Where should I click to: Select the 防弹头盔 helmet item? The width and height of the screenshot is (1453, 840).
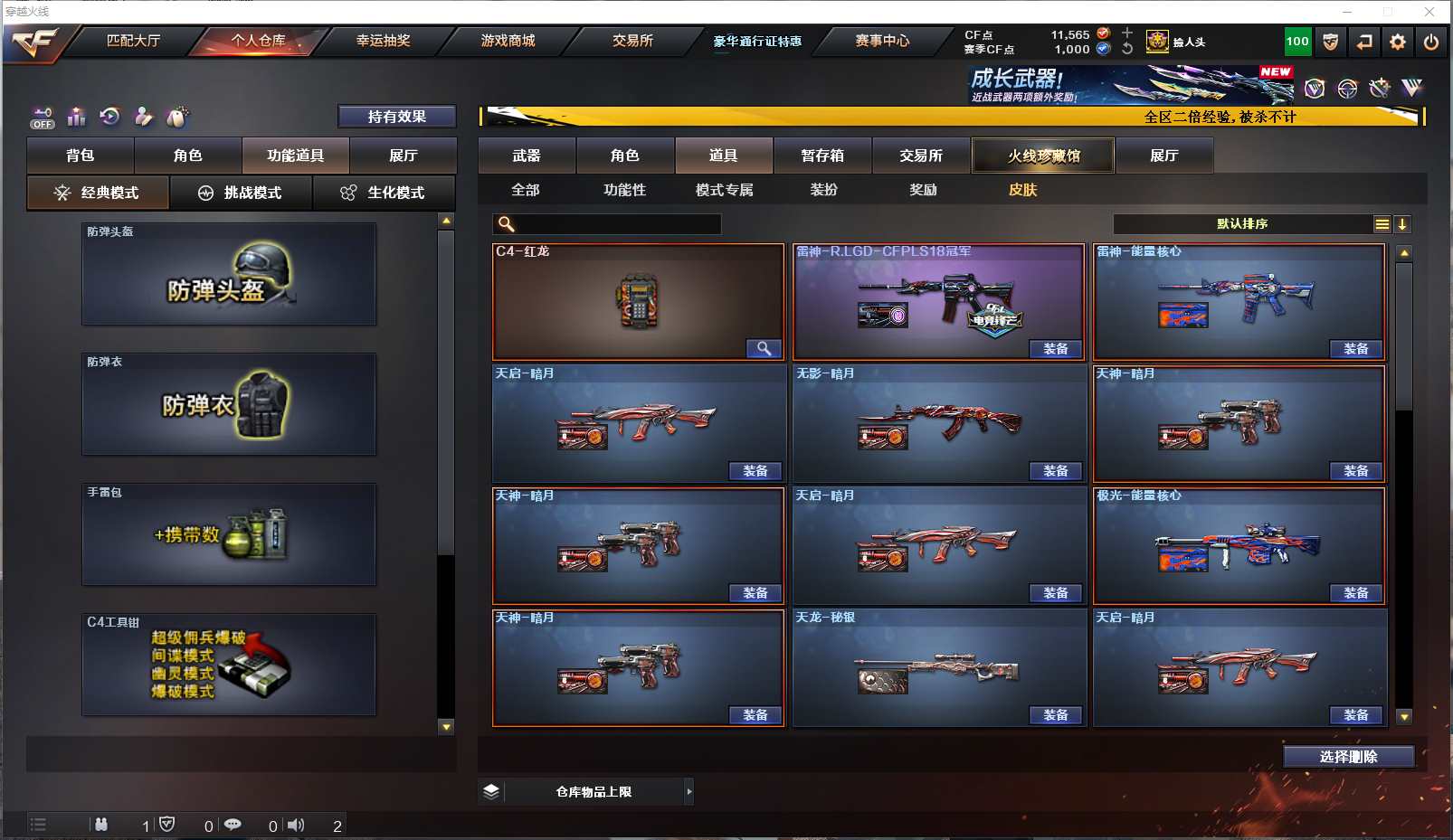tap(229, 274)
